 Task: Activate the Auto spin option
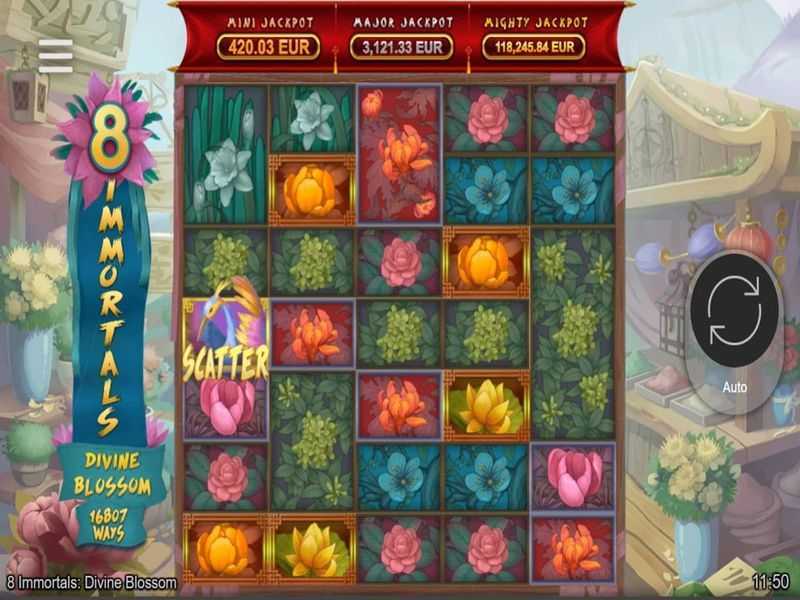point(734,387)
